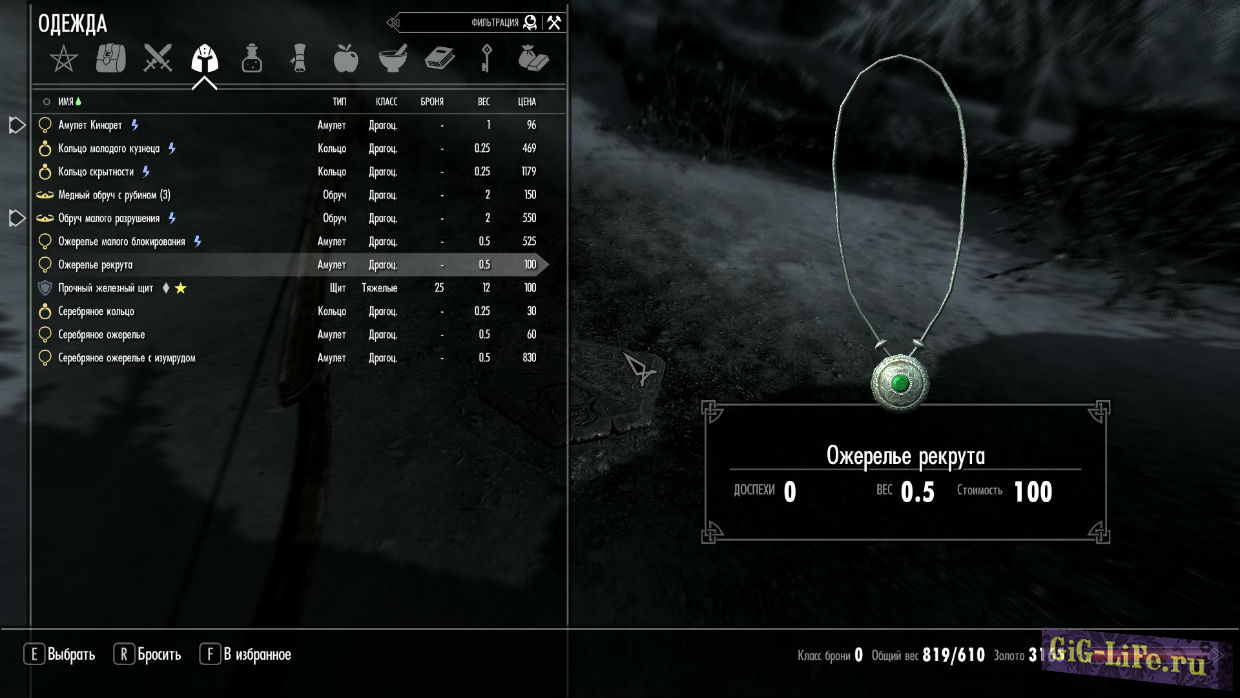
Task: Sort the list by ВЕС column
Action: (483, 102)
